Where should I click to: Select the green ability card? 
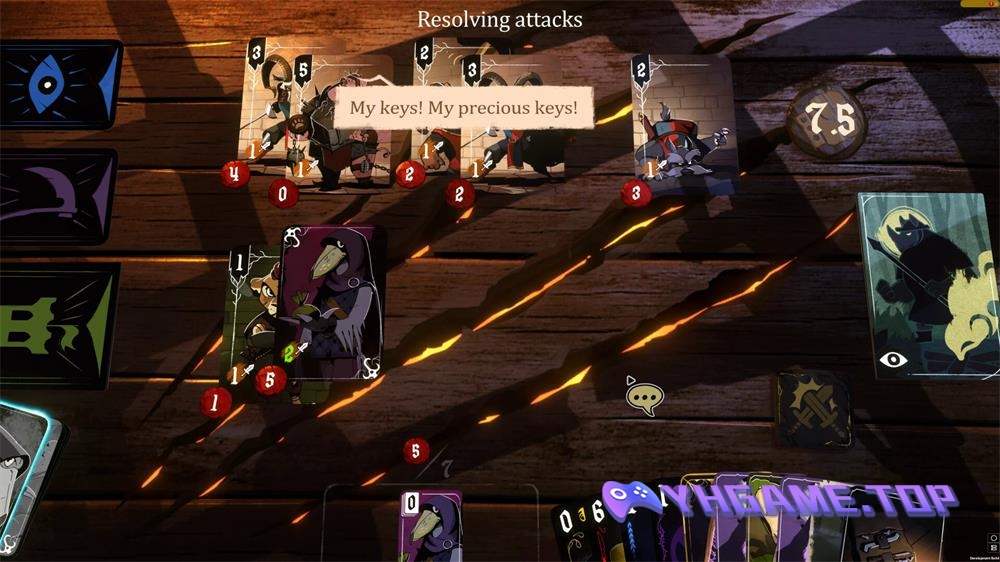tap(57, 325)
